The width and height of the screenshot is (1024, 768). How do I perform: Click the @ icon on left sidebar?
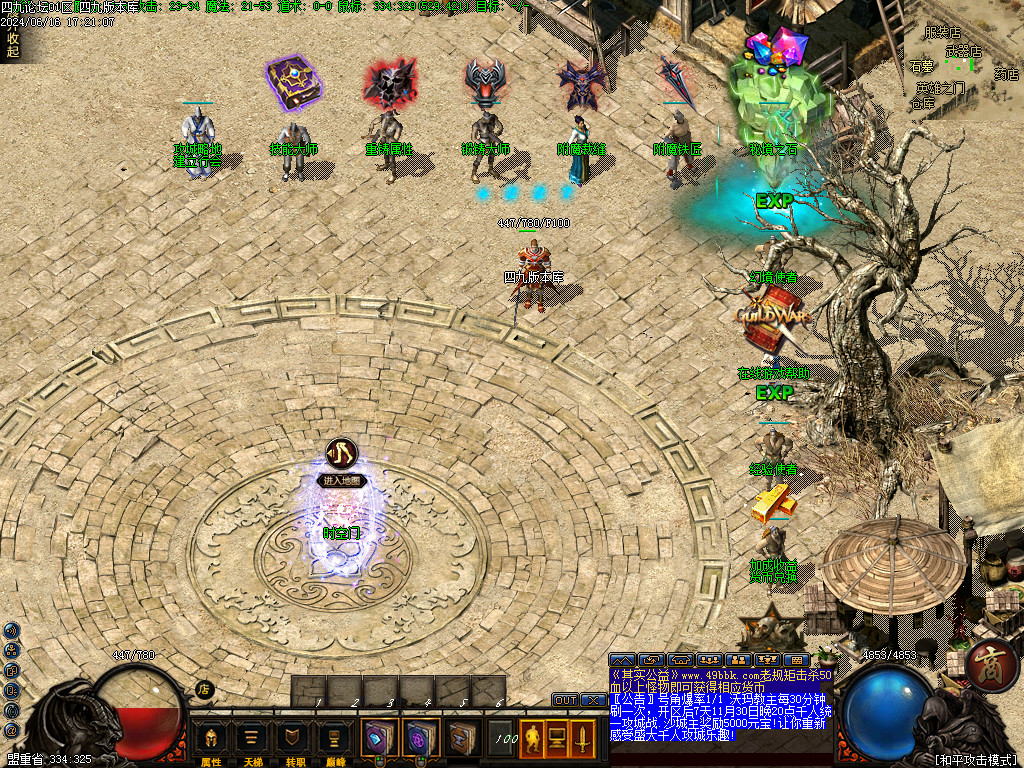[x=11, y=732]
